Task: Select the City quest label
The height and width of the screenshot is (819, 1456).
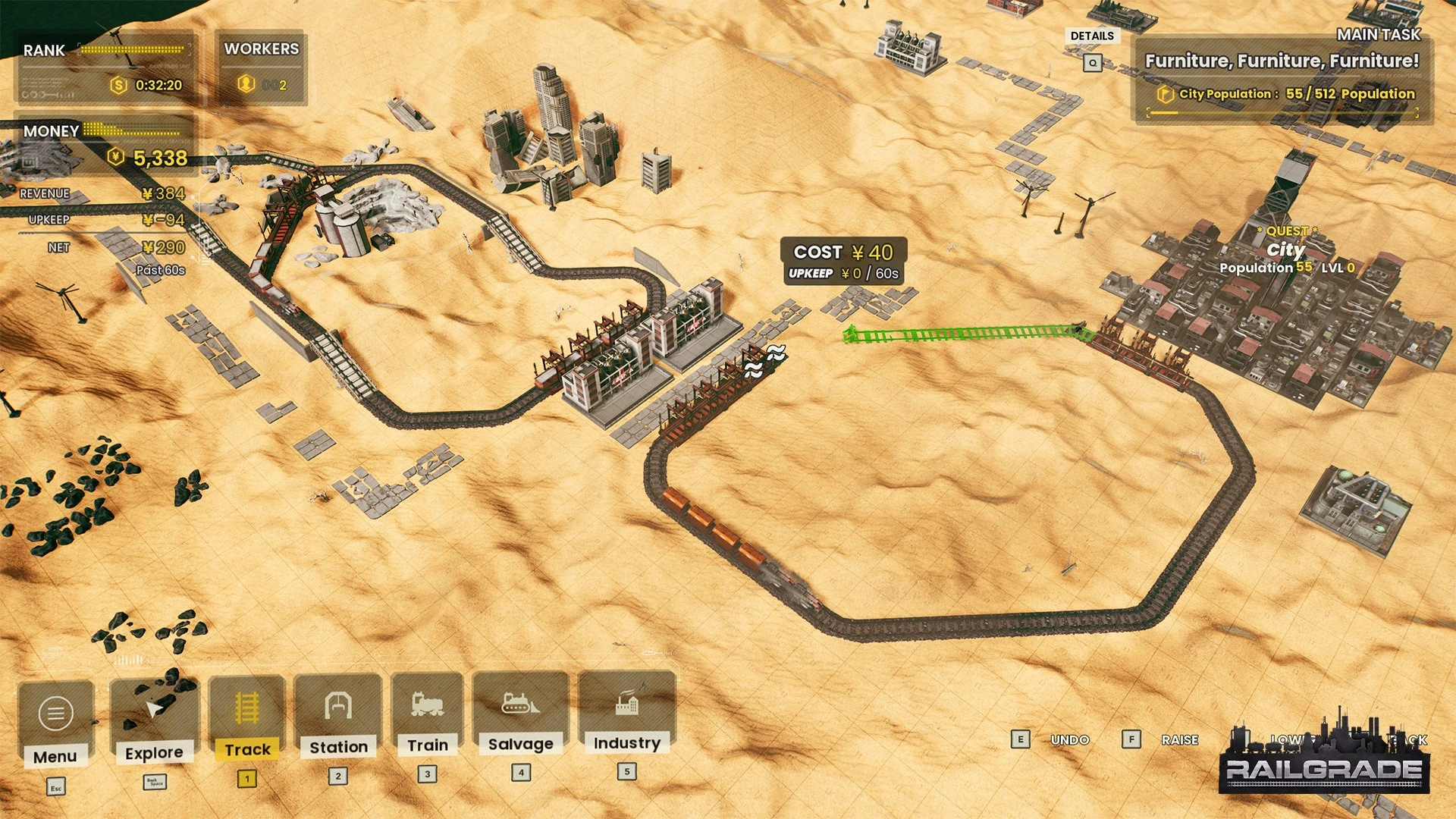Action: (1286, 250)
